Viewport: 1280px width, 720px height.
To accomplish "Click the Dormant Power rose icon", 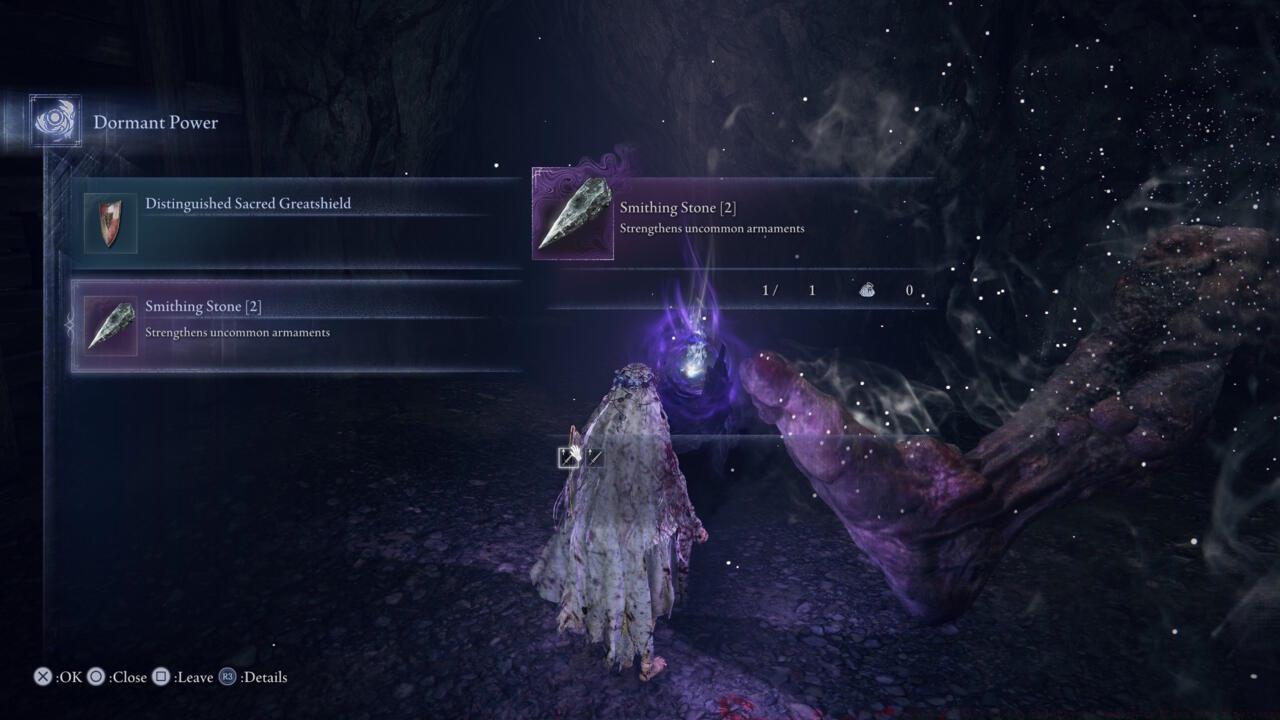I will point(54,120).
